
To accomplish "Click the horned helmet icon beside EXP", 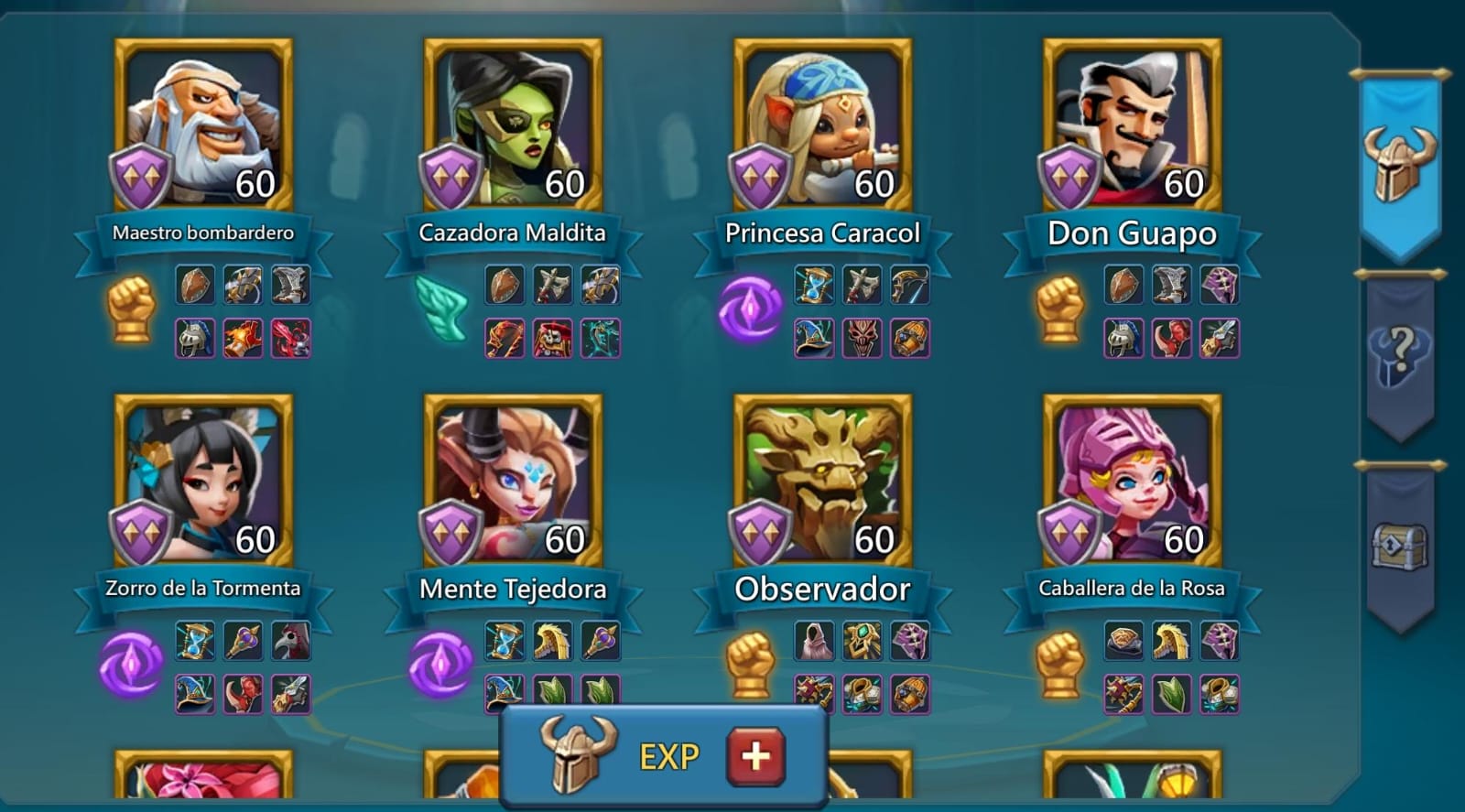I will pos(577,753).
